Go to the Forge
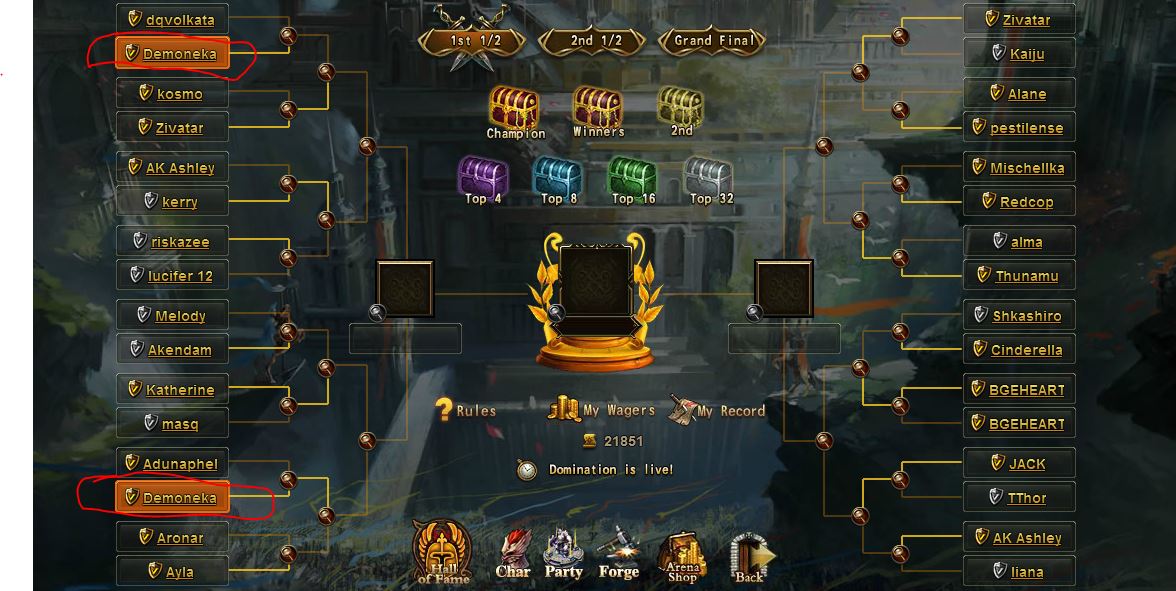Viewport: 1176px width, 591px height. (x=618, y=555)
